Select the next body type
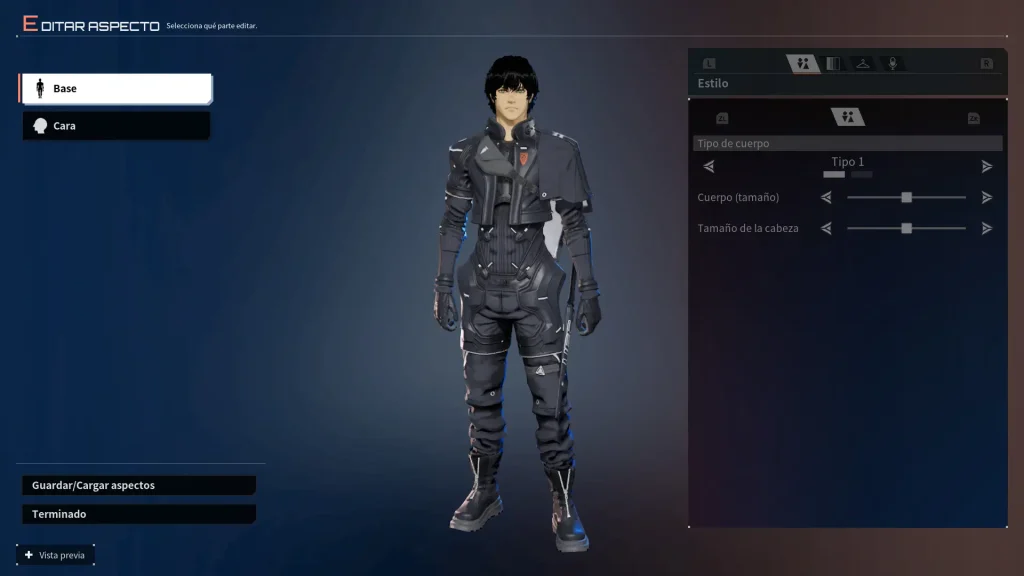Image resolution: width=1024 pixels, height=576 pixels. 987,166
